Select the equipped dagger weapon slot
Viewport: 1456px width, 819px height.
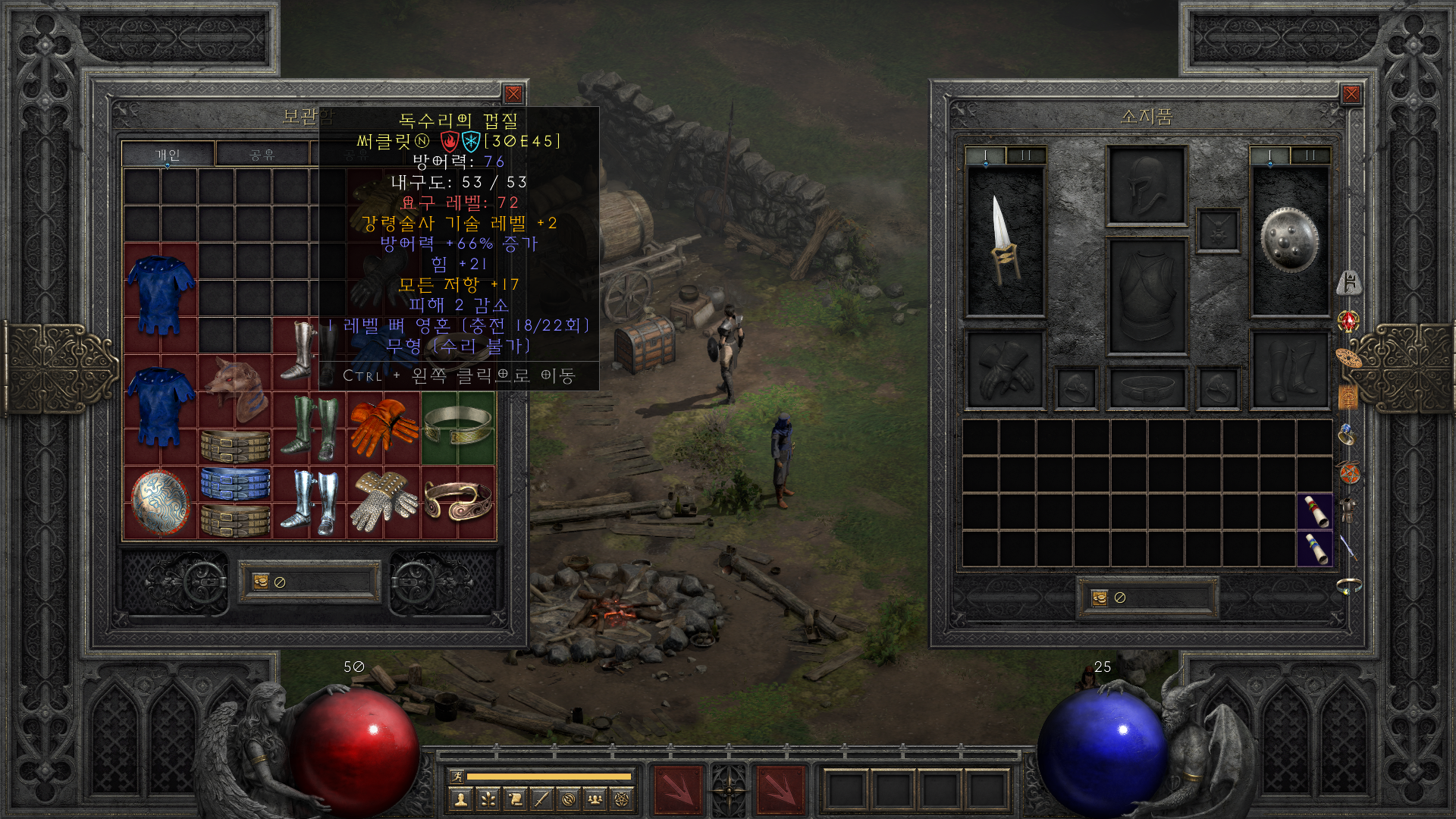point(1005,239)
